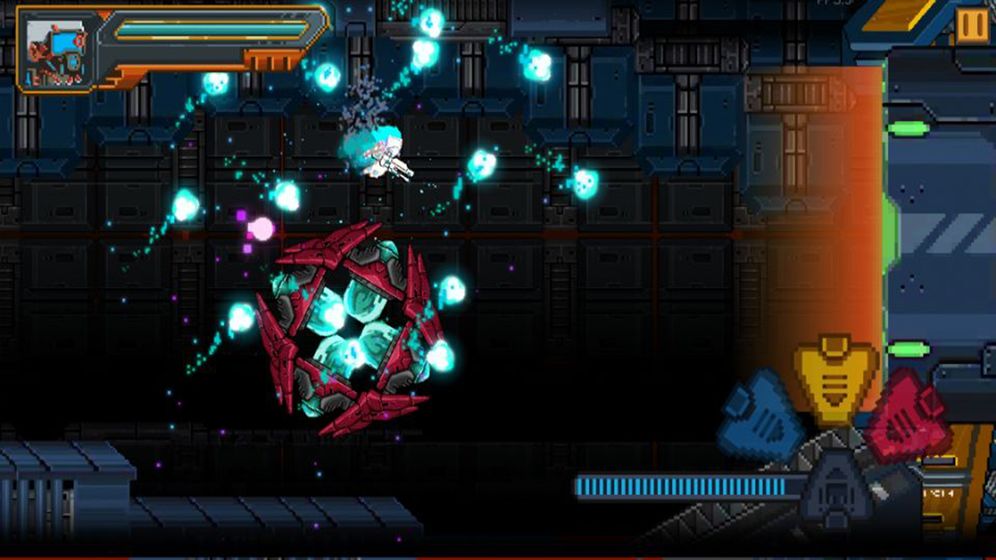Select the blue weapon badge
The height and width of the screenshot is (560, 996).
(x=762, y=413)
